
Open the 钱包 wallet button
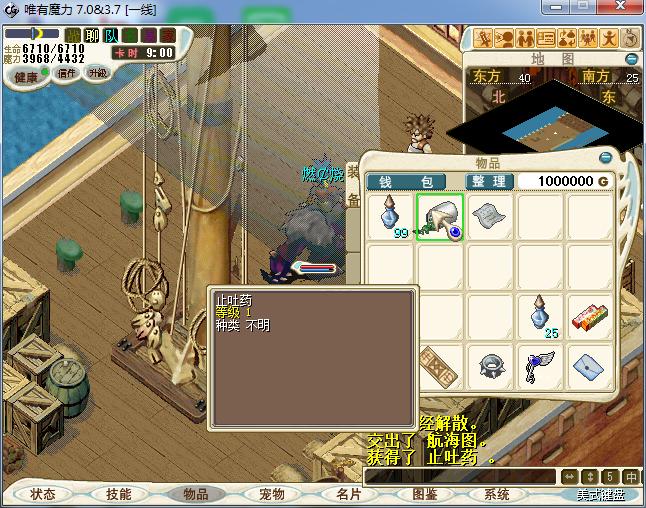coord(406,182)
